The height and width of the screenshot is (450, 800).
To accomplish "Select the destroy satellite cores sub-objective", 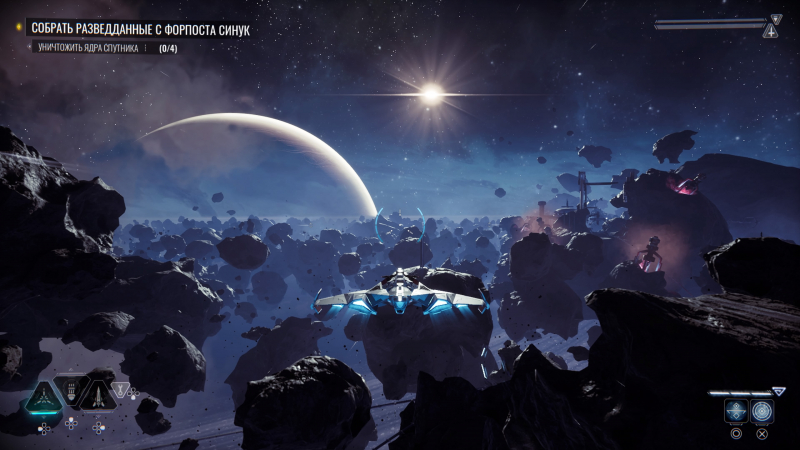I will point(91,48).
